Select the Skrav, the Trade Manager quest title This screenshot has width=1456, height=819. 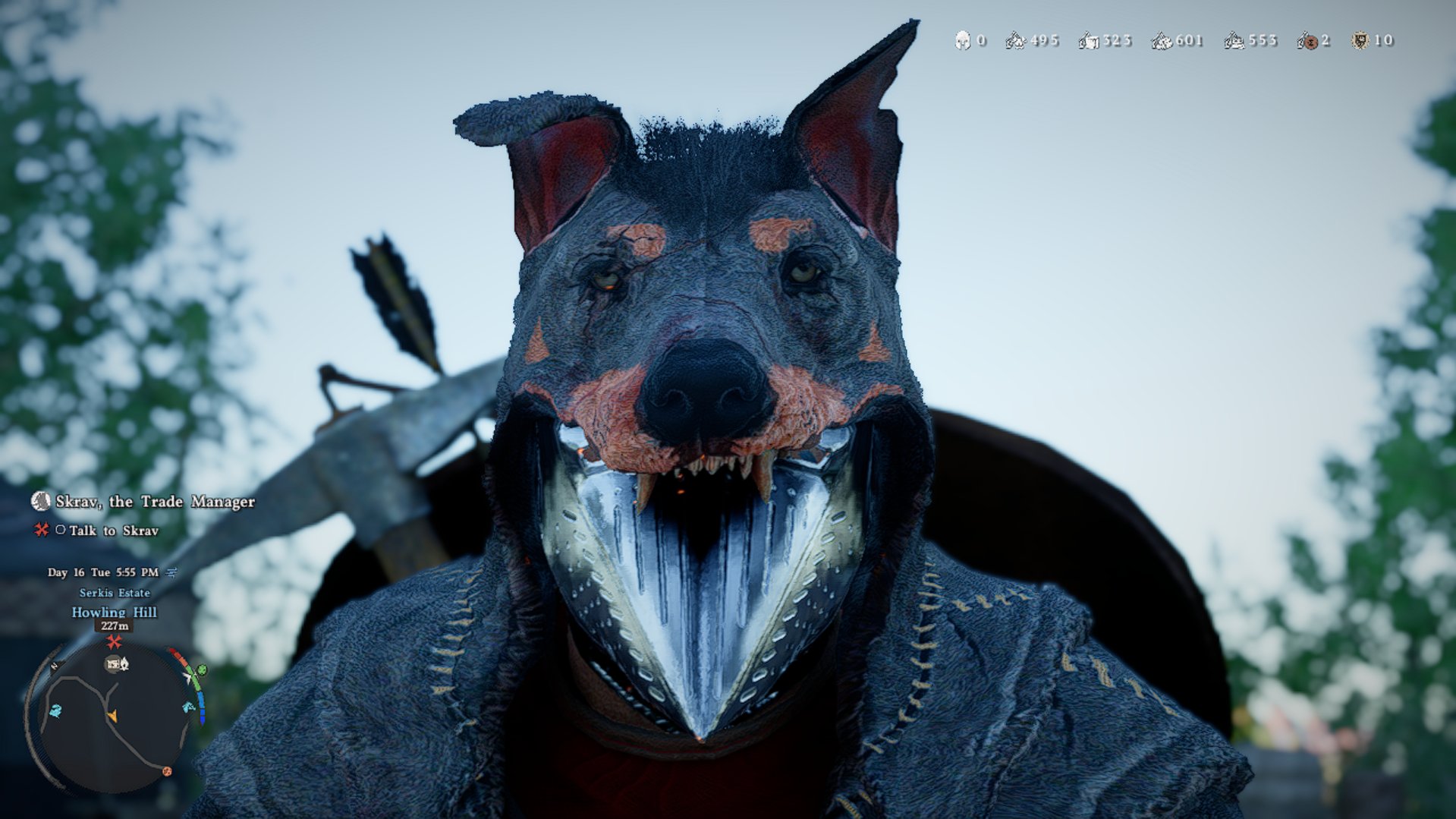click(x=155, y=502)
